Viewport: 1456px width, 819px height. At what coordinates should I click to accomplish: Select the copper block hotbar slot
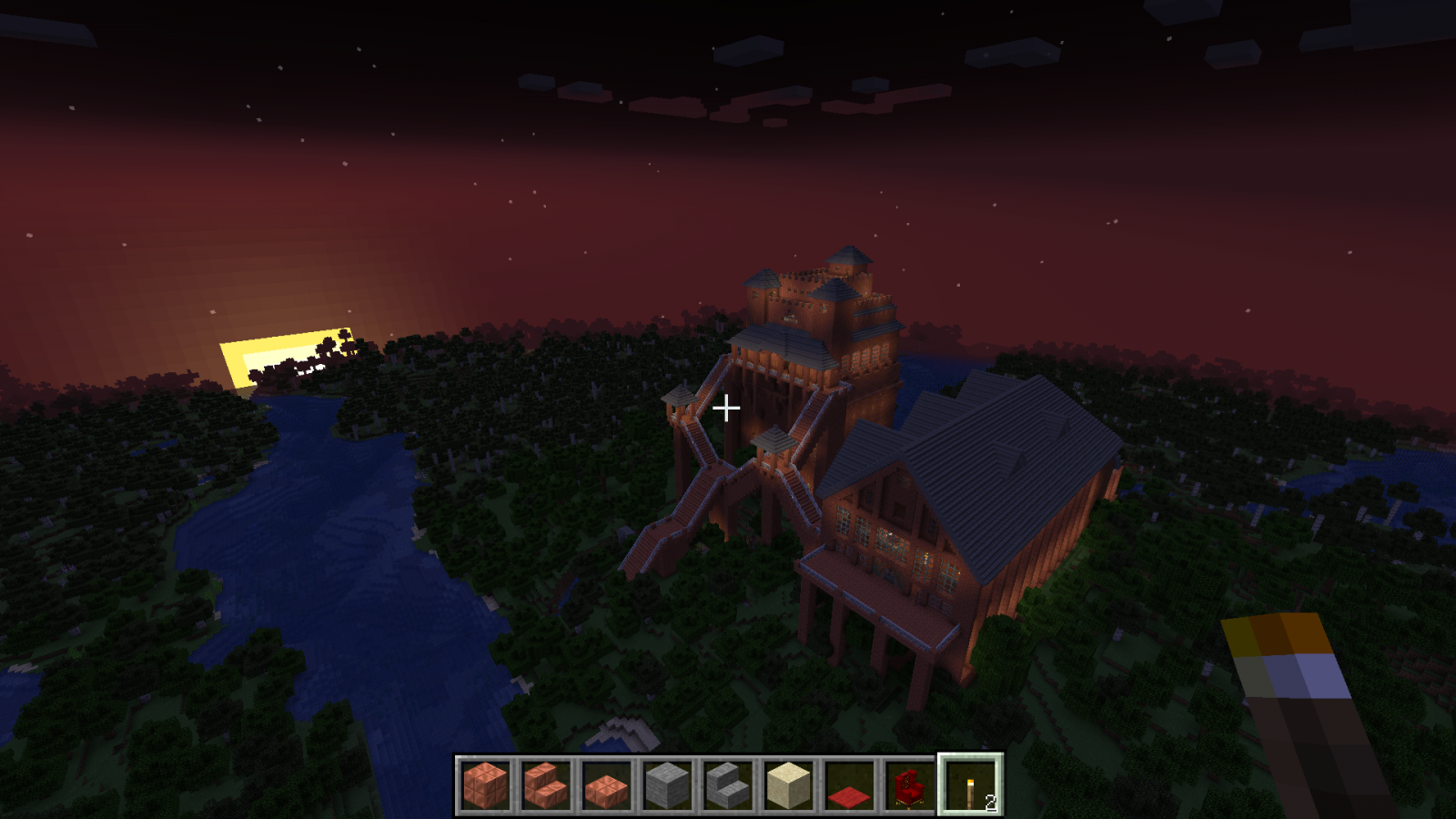click(485, 784)
